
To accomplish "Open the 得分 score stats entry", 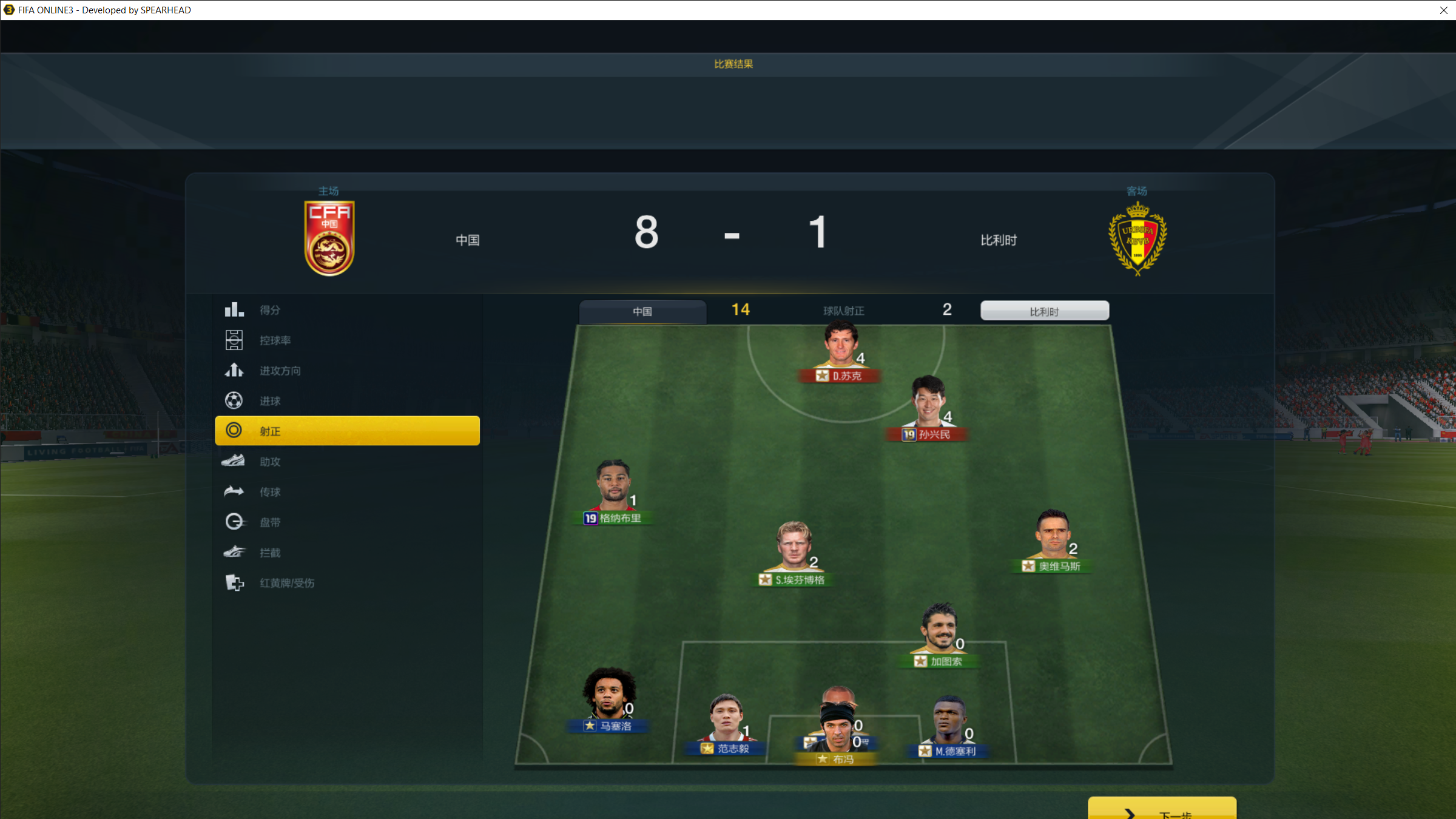I will coord(270,310).
